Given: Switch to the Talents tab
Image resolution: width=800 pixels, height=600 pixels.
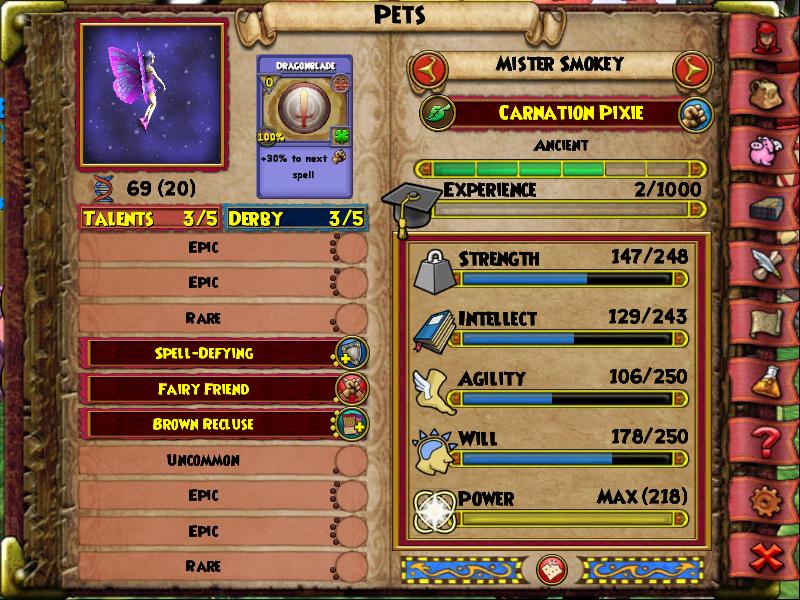Looking at the screenshot, I should tap(150, 218).
